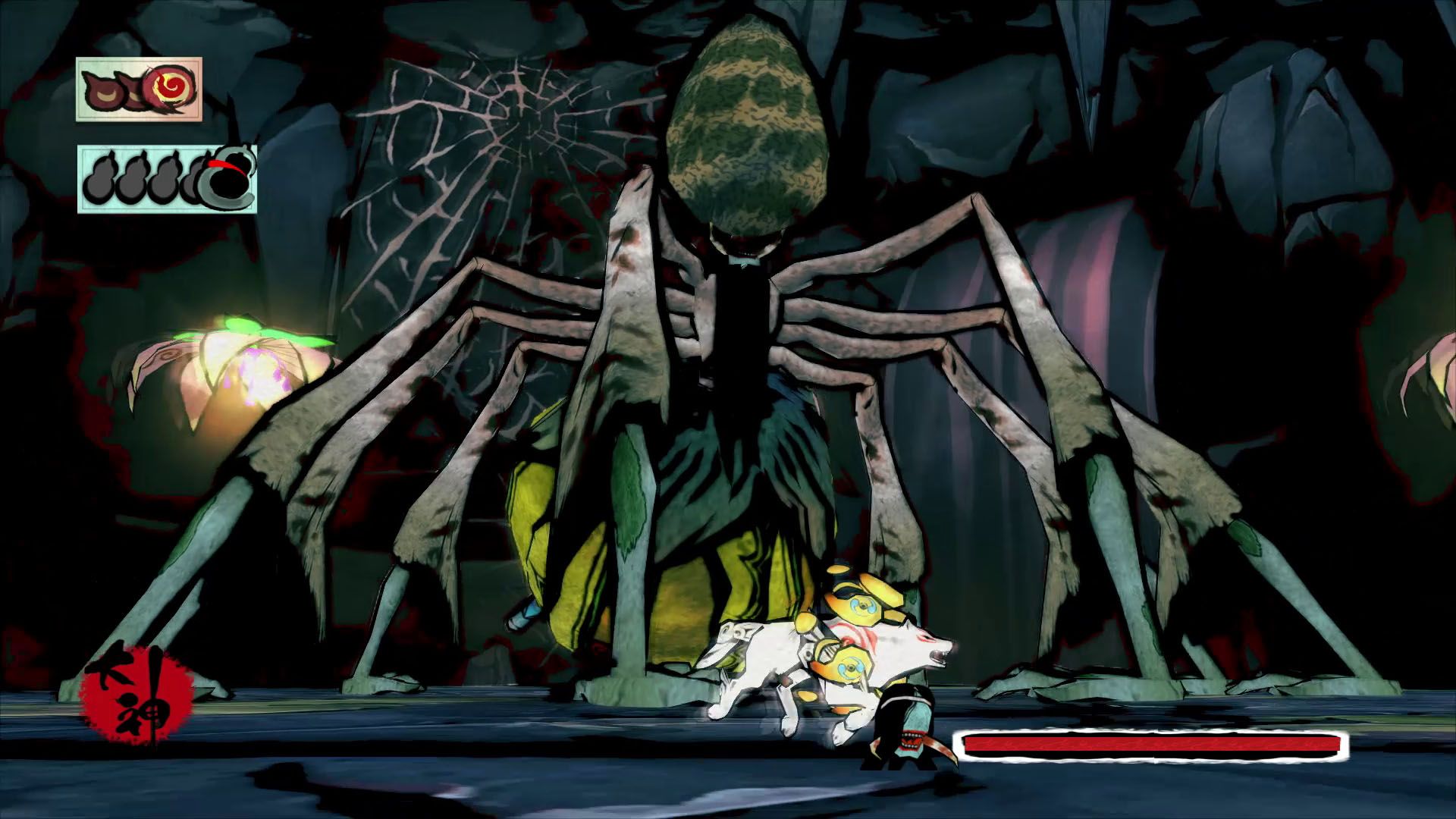Click the second gourd in the pouch meter

[x=131, y=179]
